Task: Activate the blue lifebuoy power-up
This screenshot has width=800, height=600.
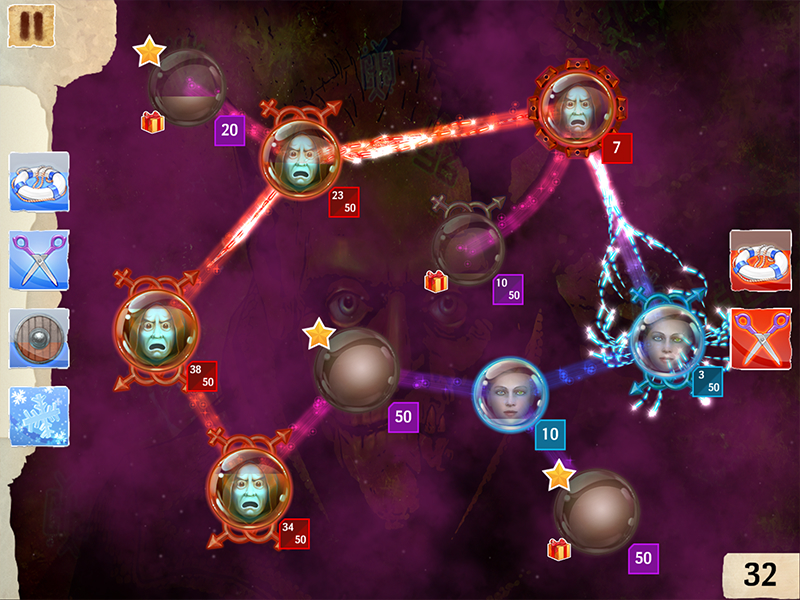Action: click(39, 182)
